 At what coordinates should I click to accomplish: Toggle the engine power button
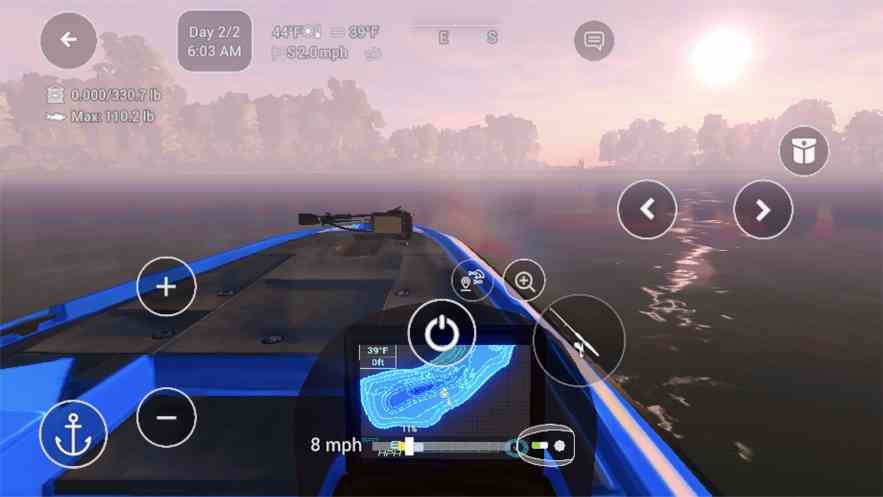(x=439, y=332)
